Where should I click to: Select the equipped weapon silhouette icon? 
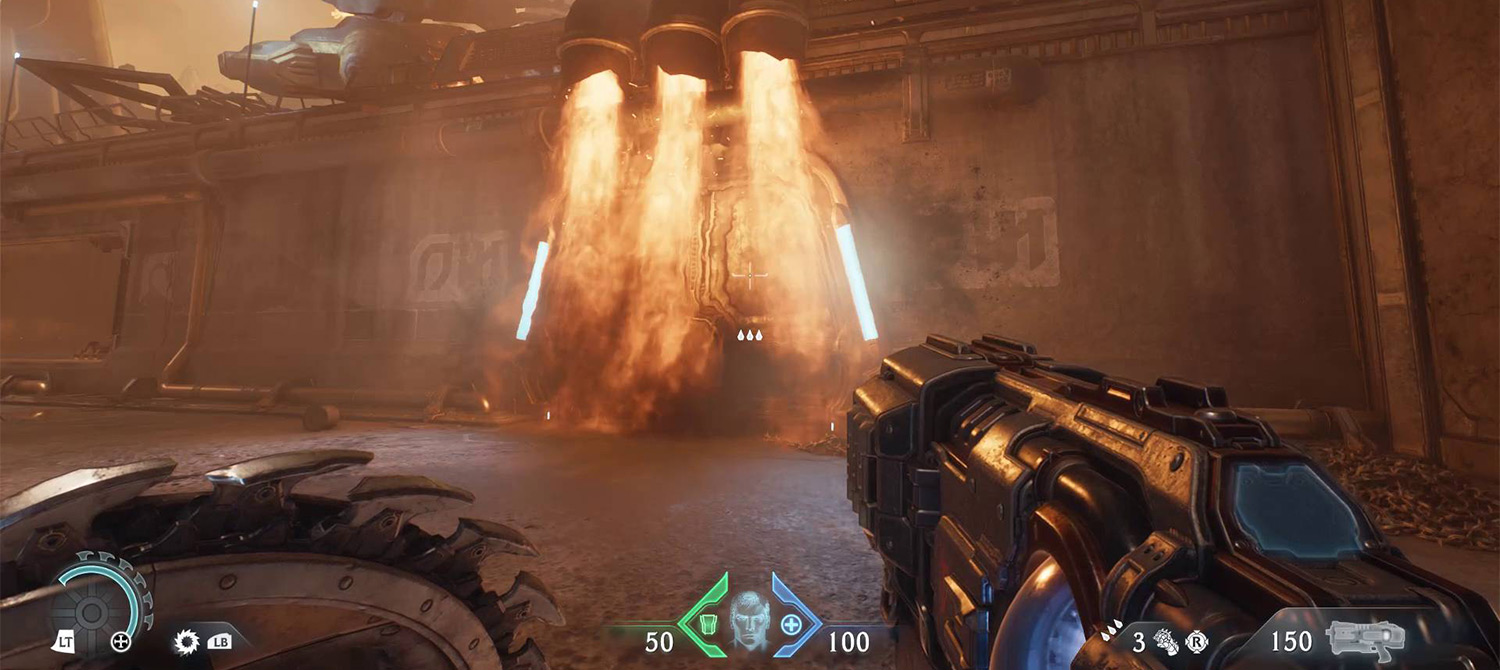pos(1366,637)
